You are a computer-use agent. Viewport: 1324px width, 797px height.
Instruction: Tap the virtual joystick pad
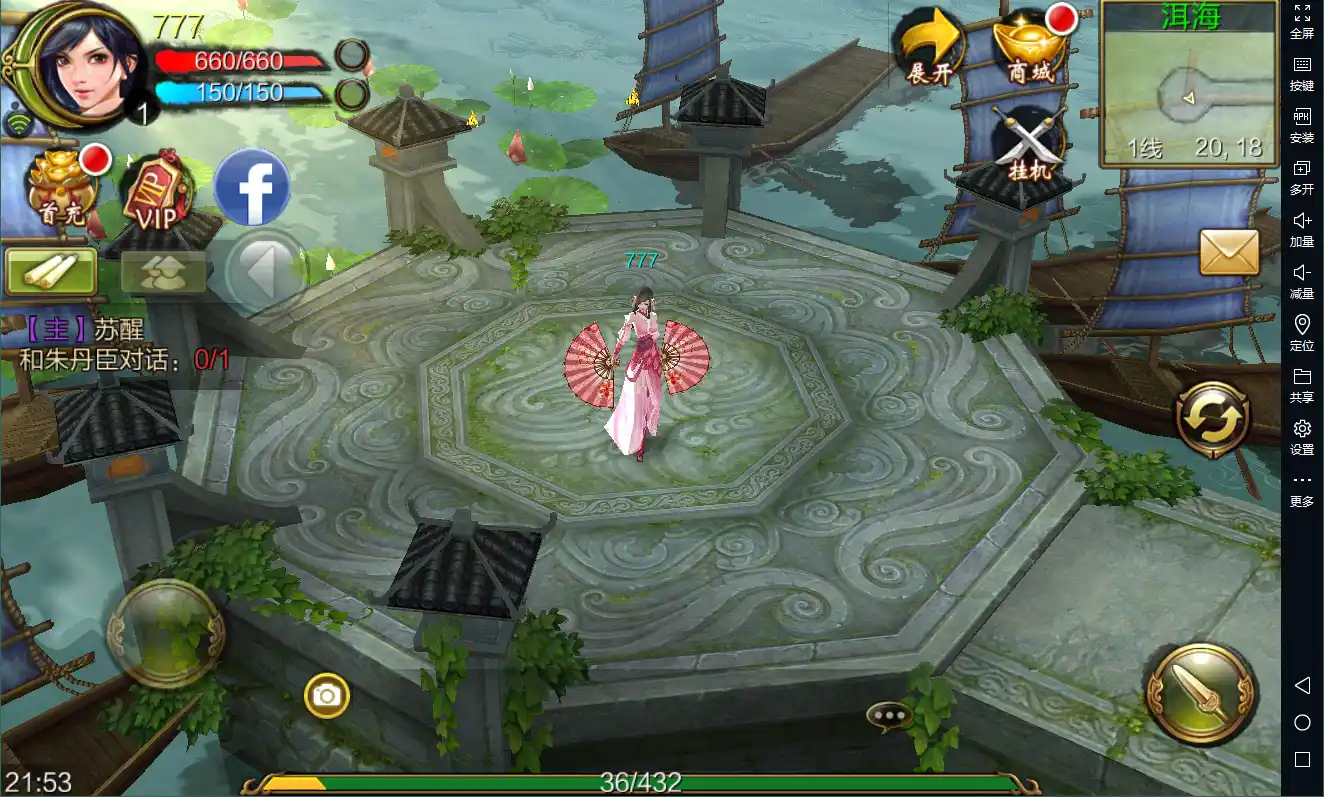click(x=166, y=634)
